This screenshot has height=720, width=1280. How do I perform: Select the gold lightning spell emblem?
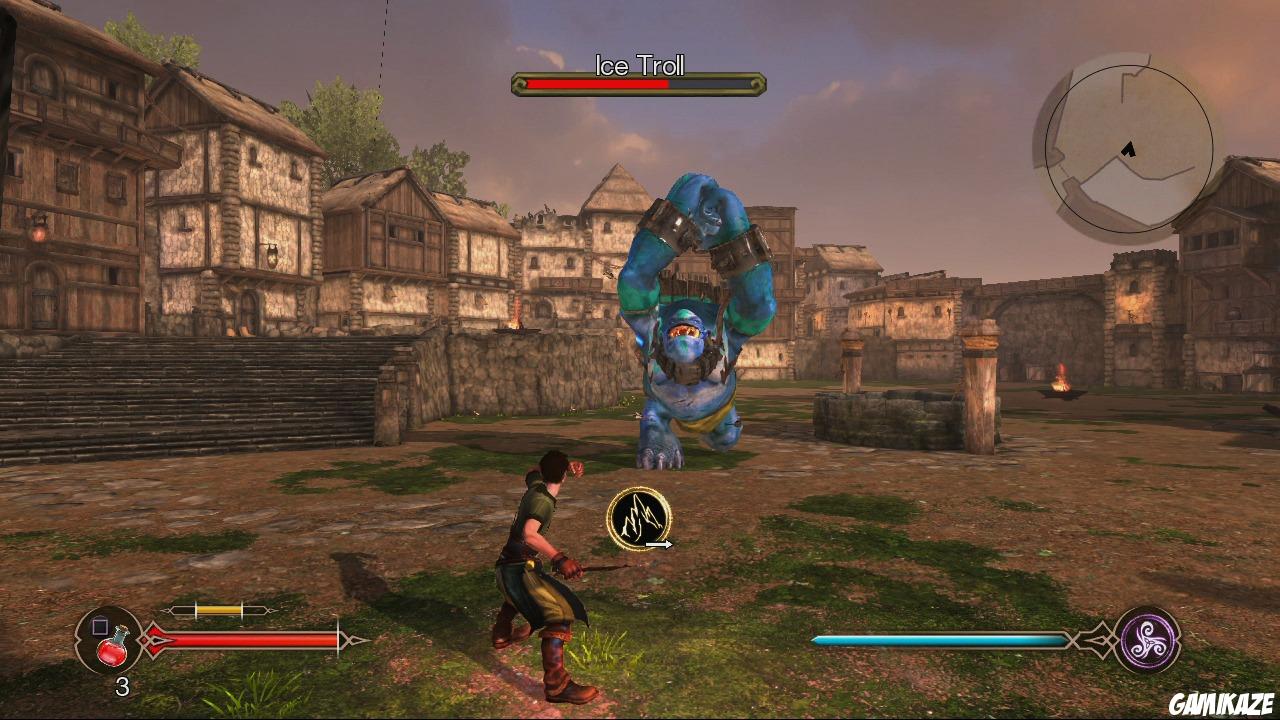[x=637, y=518]
